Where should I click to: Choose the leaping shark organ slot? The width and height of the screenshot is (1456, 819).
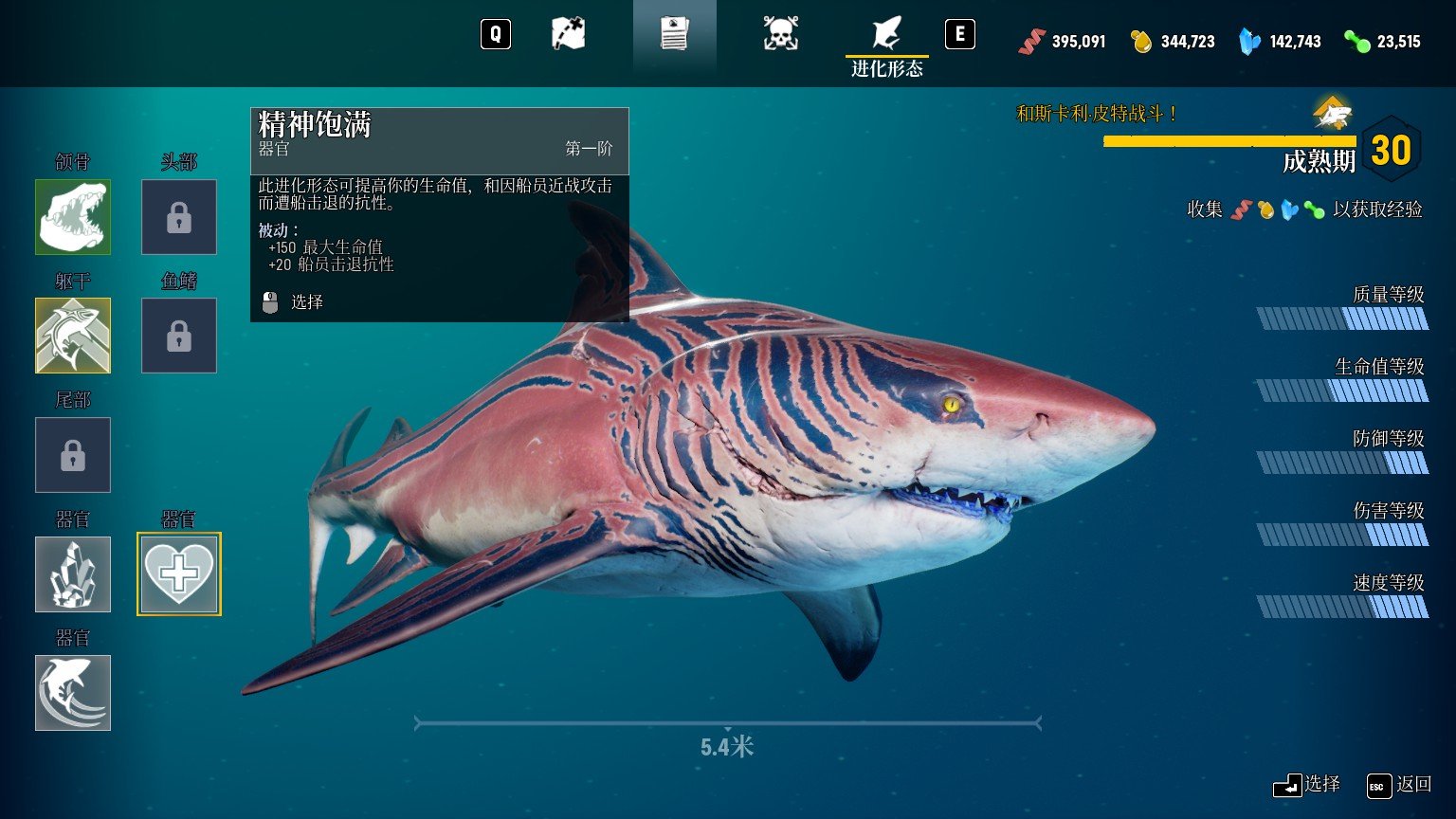73,693
